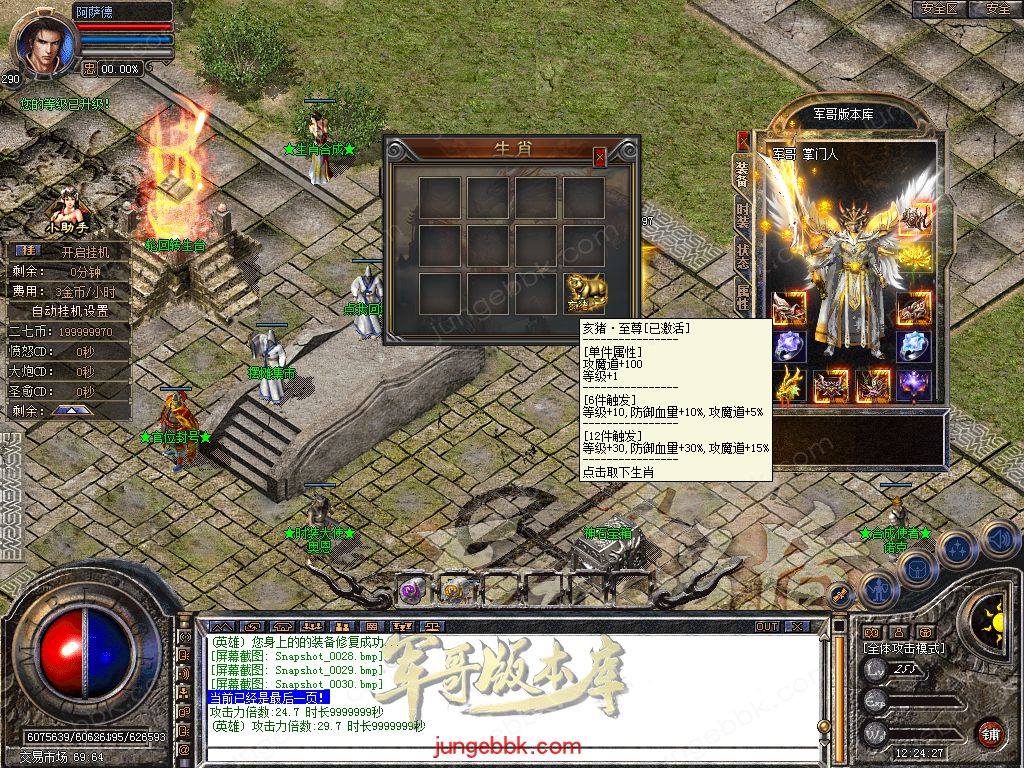Toggle the 全体攻击模式 attack mode
The width and height of the screenshot is (1024, 768).
coord(905,648)
